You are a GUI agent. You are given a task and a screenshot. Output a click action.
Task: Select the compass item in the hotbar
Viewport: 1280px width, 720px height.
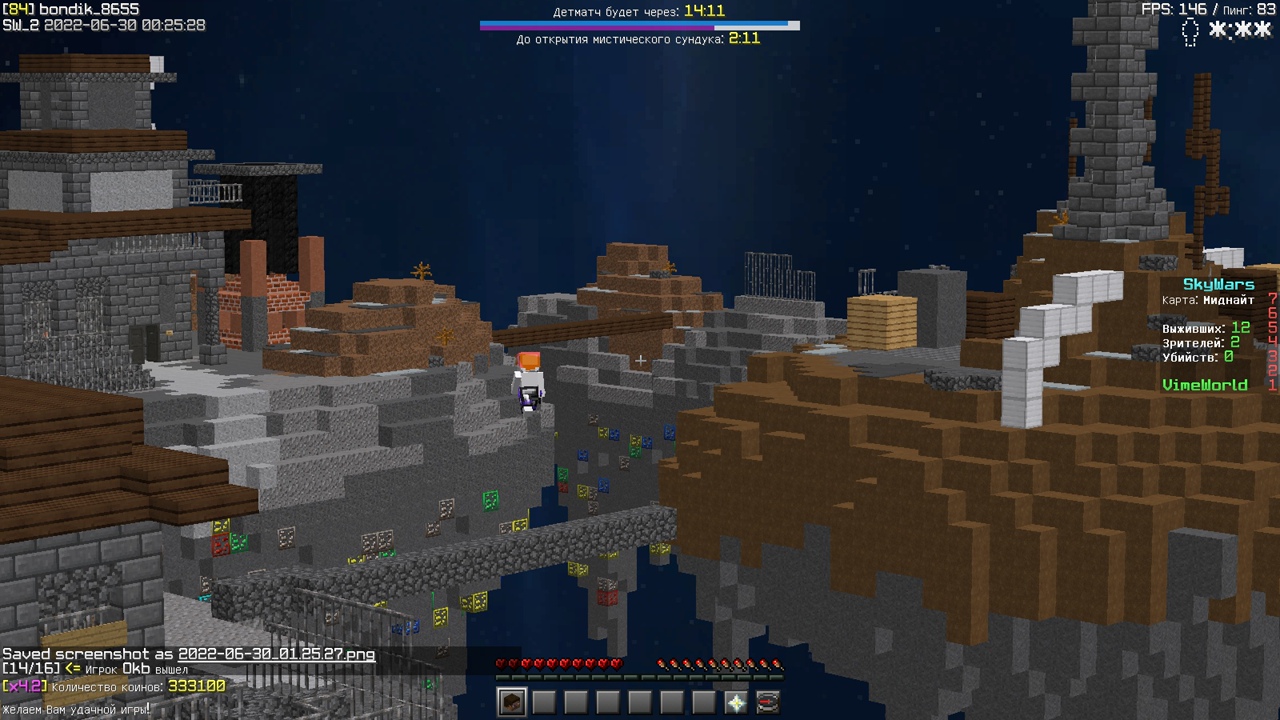(x=768, y=702)
